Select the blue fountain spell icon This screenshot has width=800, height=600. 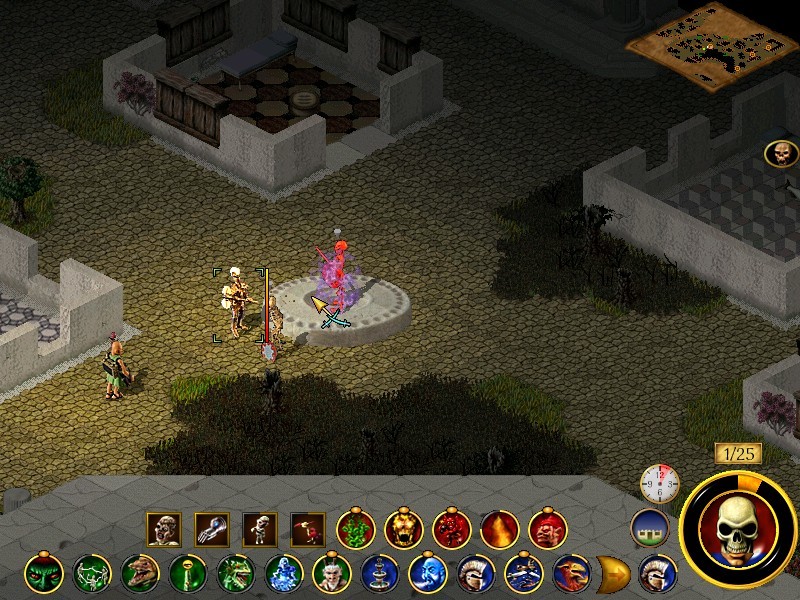point(379,574)
